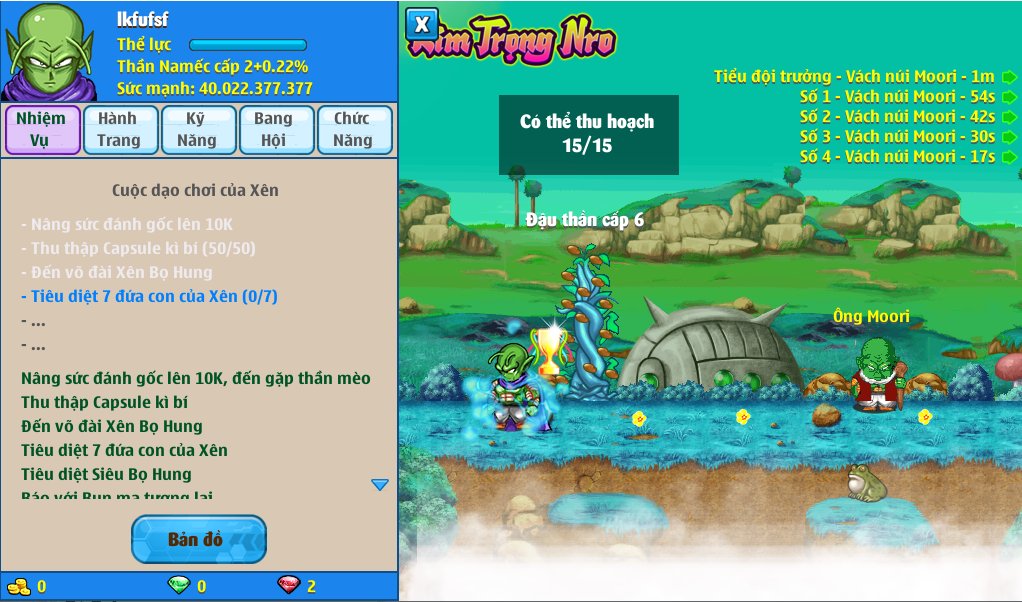This screenshot has height=602, width=1022.
Task: Click the gold coins currency icon
Action: [19, 586]
